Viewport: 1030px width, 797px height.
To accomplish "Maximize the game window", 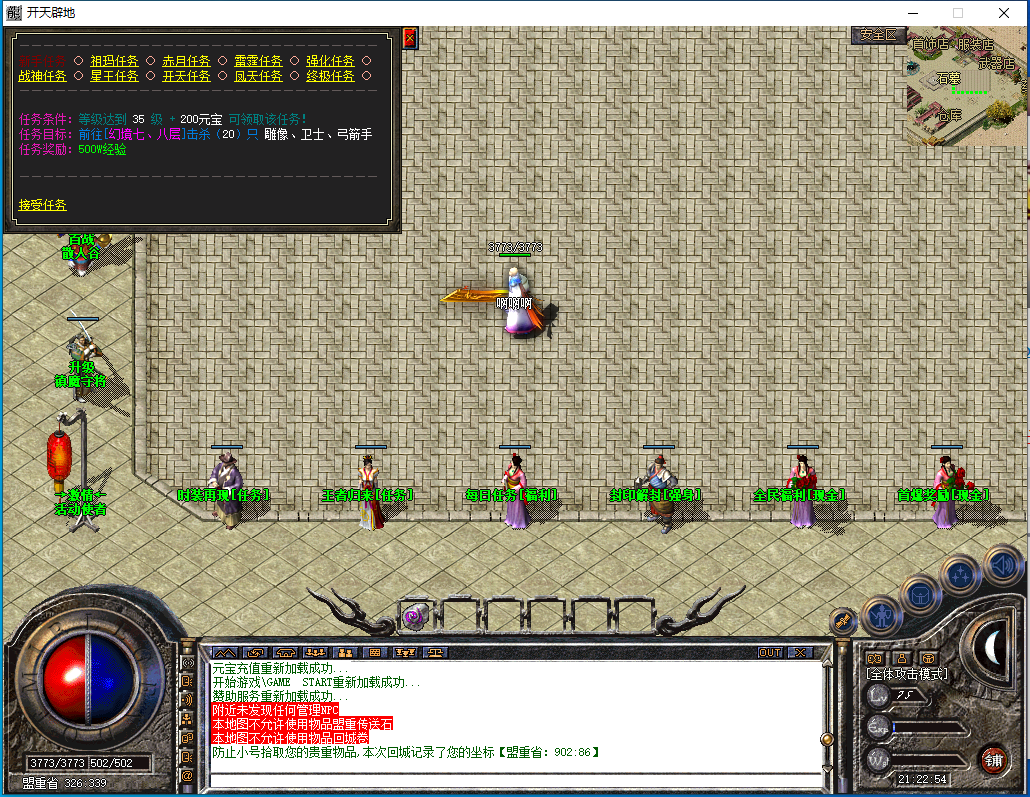I will [x=957, y=13].
